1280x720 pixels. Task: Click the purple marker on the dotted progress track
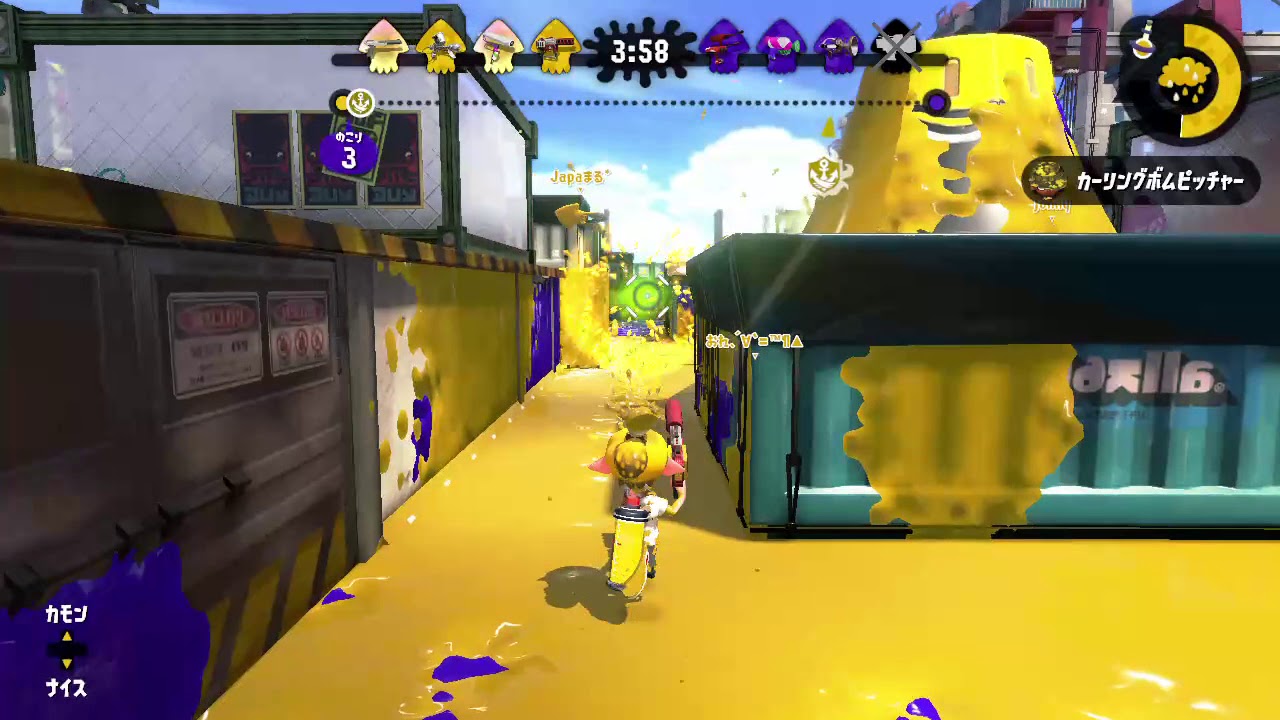click(937, 102)
